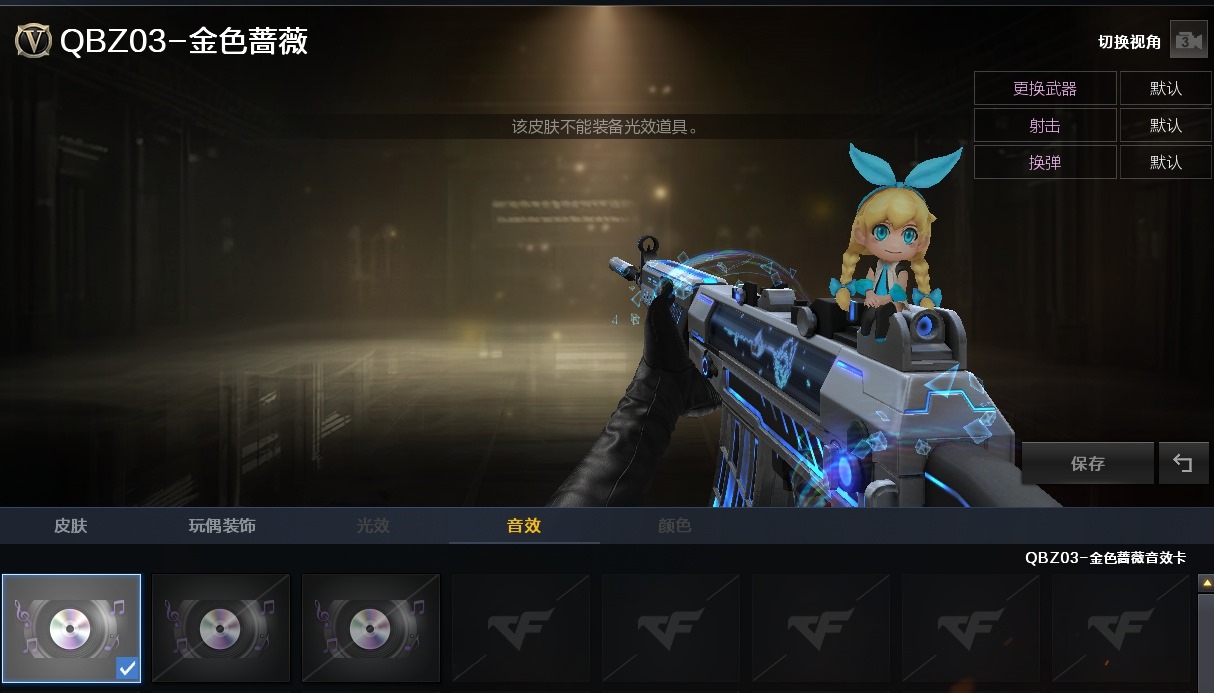Viewport: 1214px width, 693px height.
Task: Switch to the 光效 light effect tab
Action: [x=373, y=526]
